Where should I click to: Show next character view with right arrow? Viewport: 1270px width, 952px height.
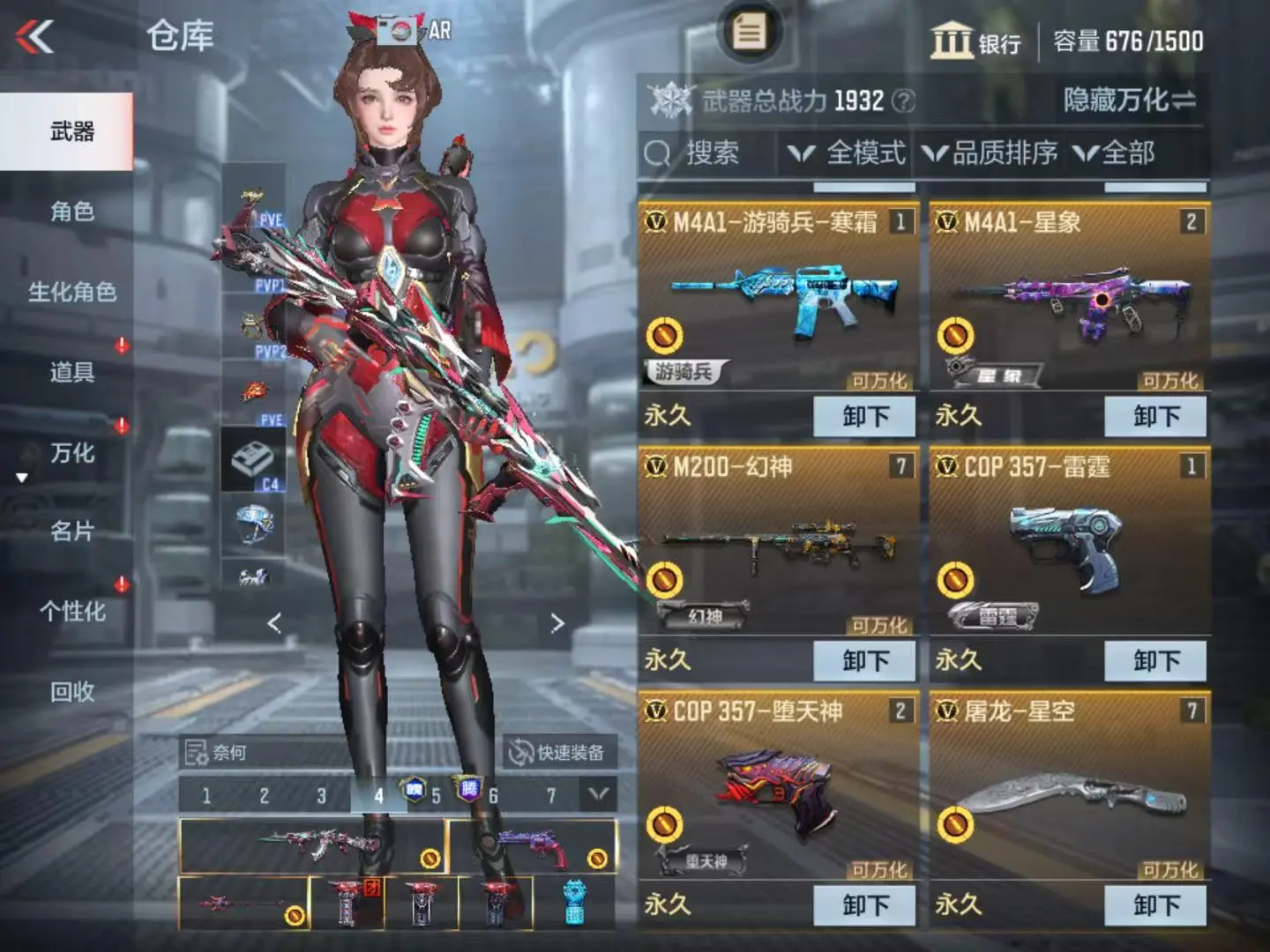(557, 624)
